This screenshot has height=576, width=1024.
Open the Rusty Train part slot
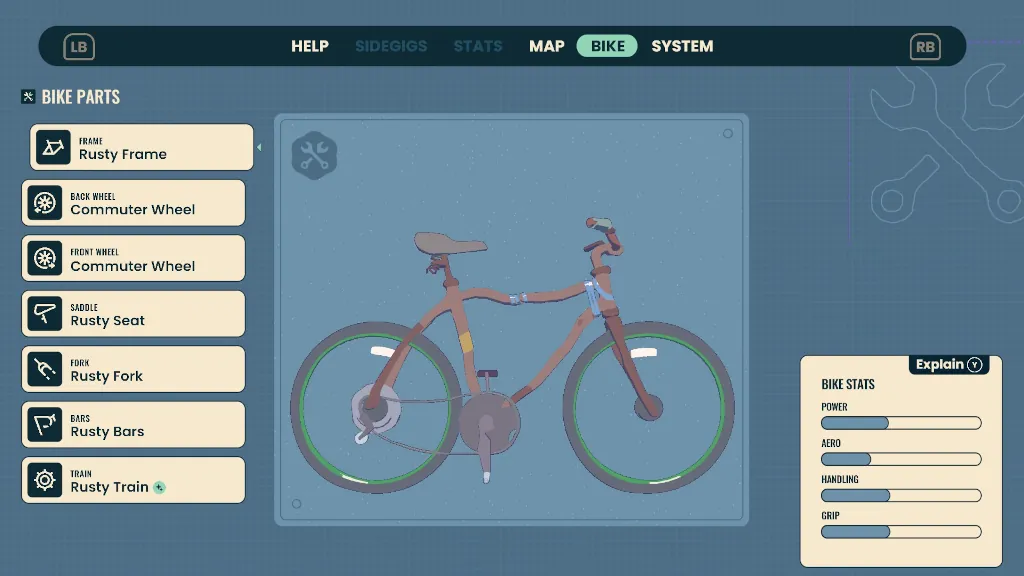pos(133,481)
